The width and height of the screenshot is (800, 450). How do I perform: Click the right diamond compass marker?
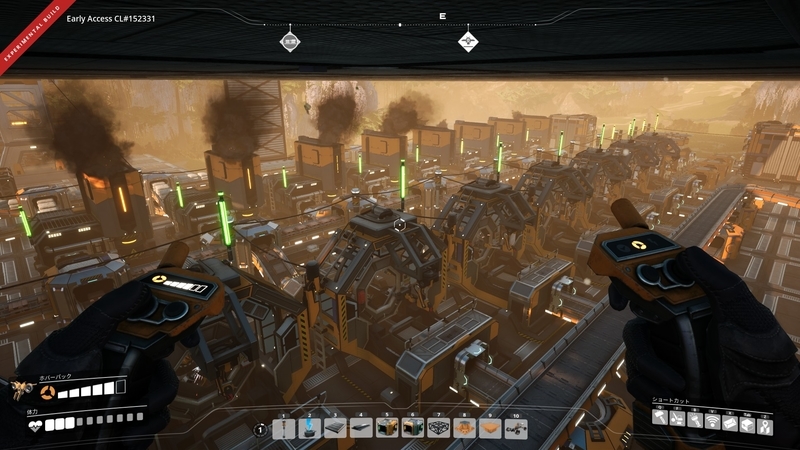pos(468,42)
